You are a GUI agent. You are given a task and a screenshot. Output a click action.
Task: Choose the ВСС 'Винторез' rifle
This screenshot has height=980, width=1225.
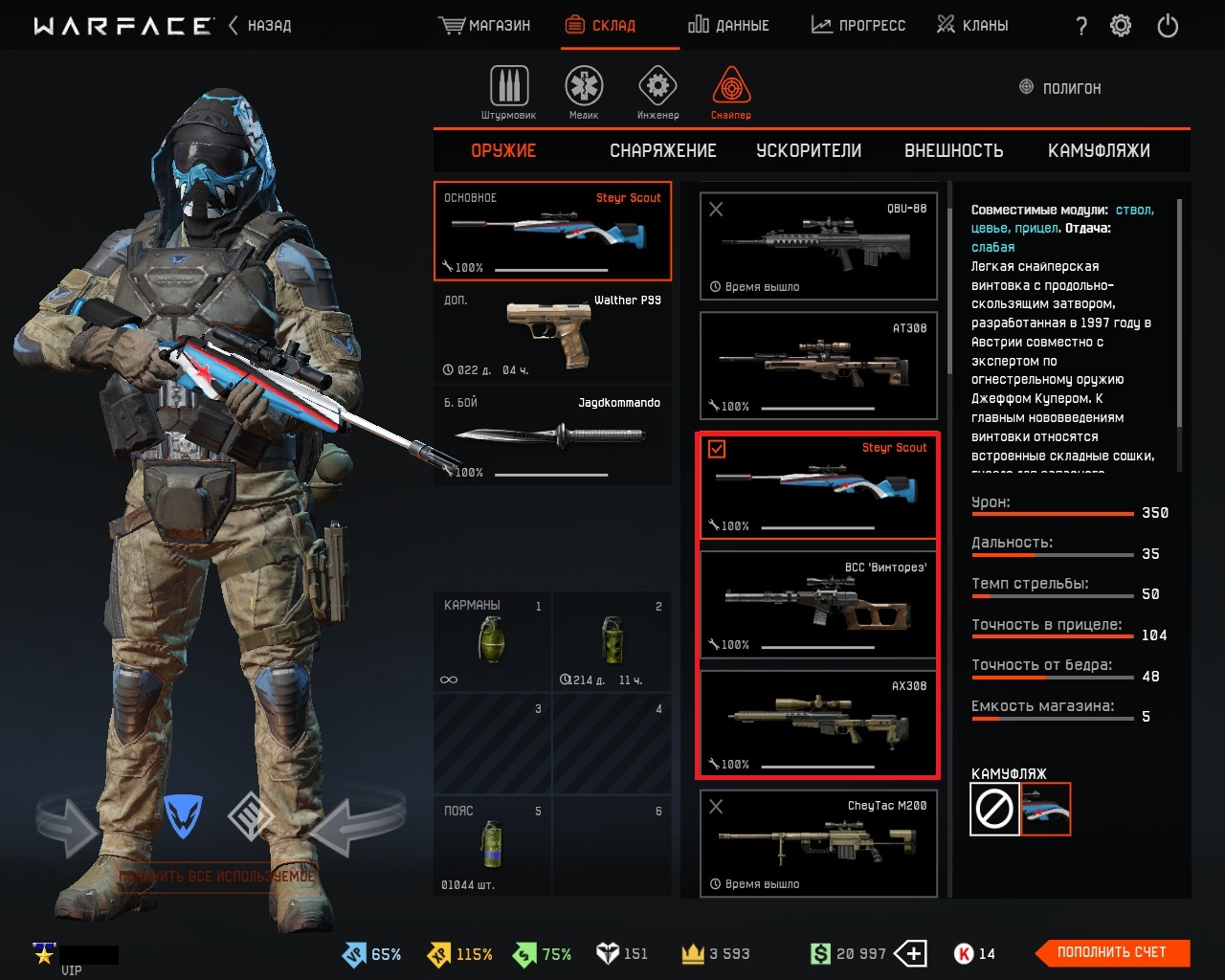point(818,605)
